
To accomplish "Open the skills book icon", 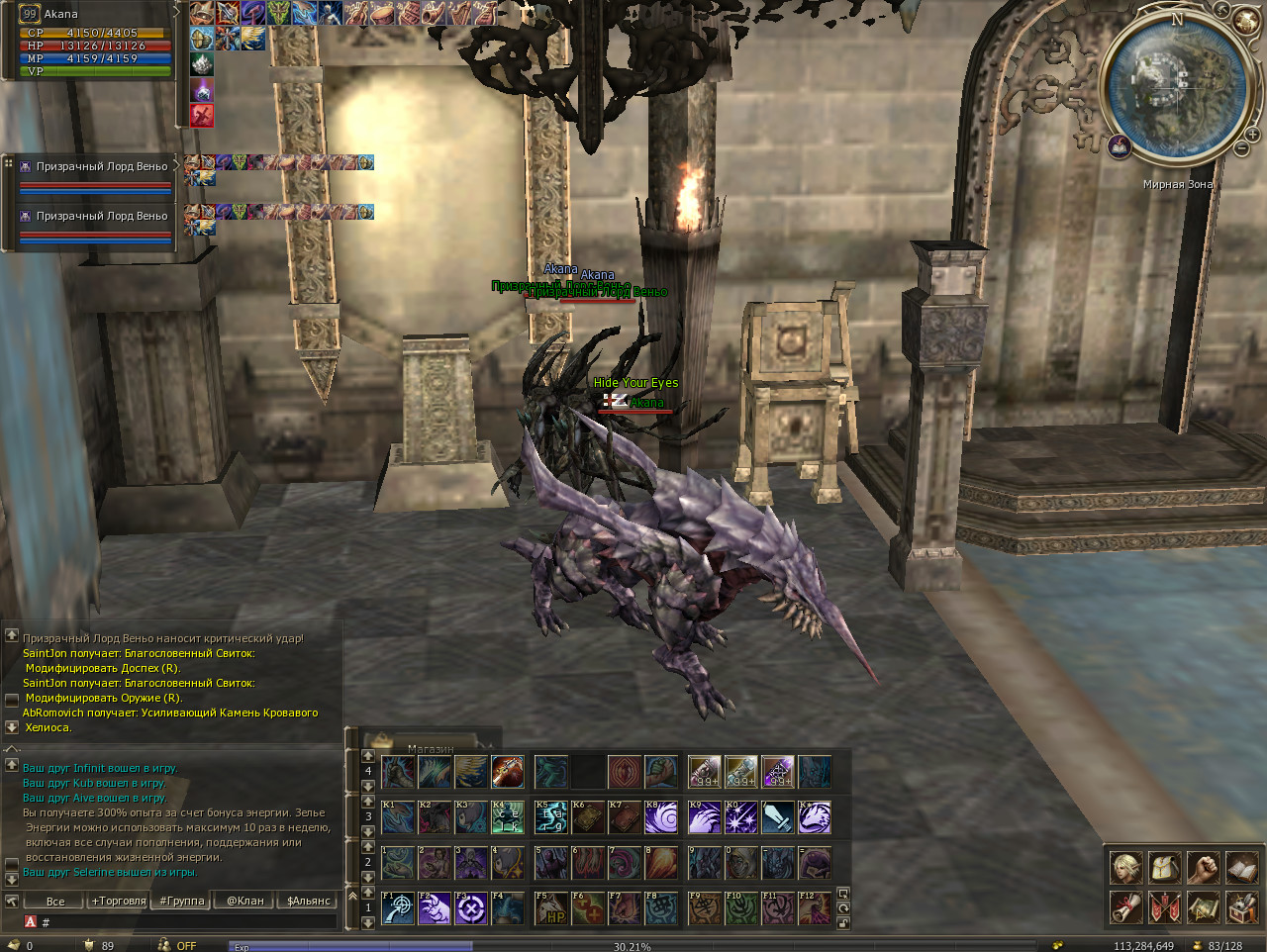I will [1241, 868].
